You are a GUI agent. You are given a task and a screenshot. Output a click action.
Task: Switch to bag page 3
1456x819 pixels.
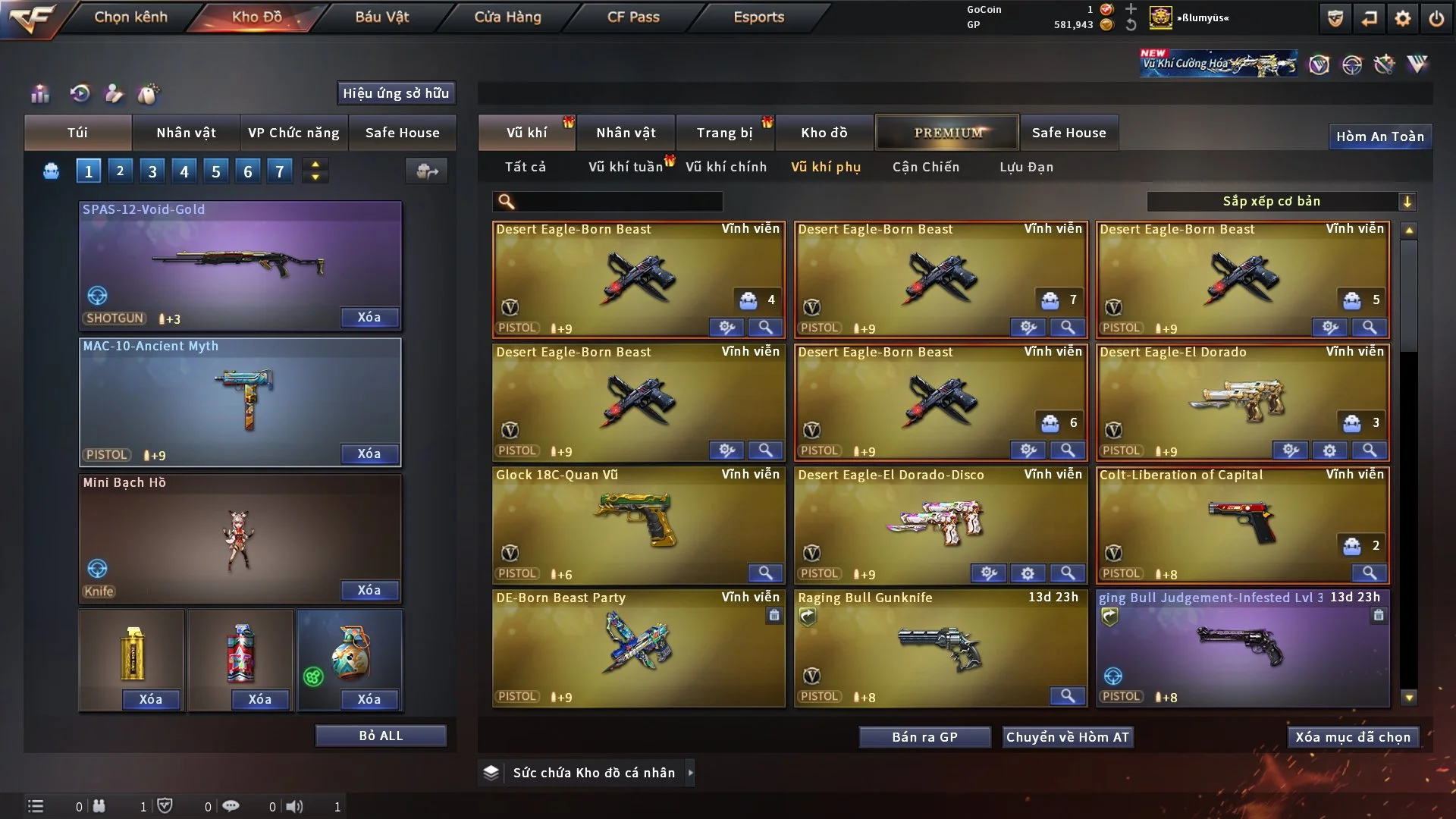[x=152, y=171]
